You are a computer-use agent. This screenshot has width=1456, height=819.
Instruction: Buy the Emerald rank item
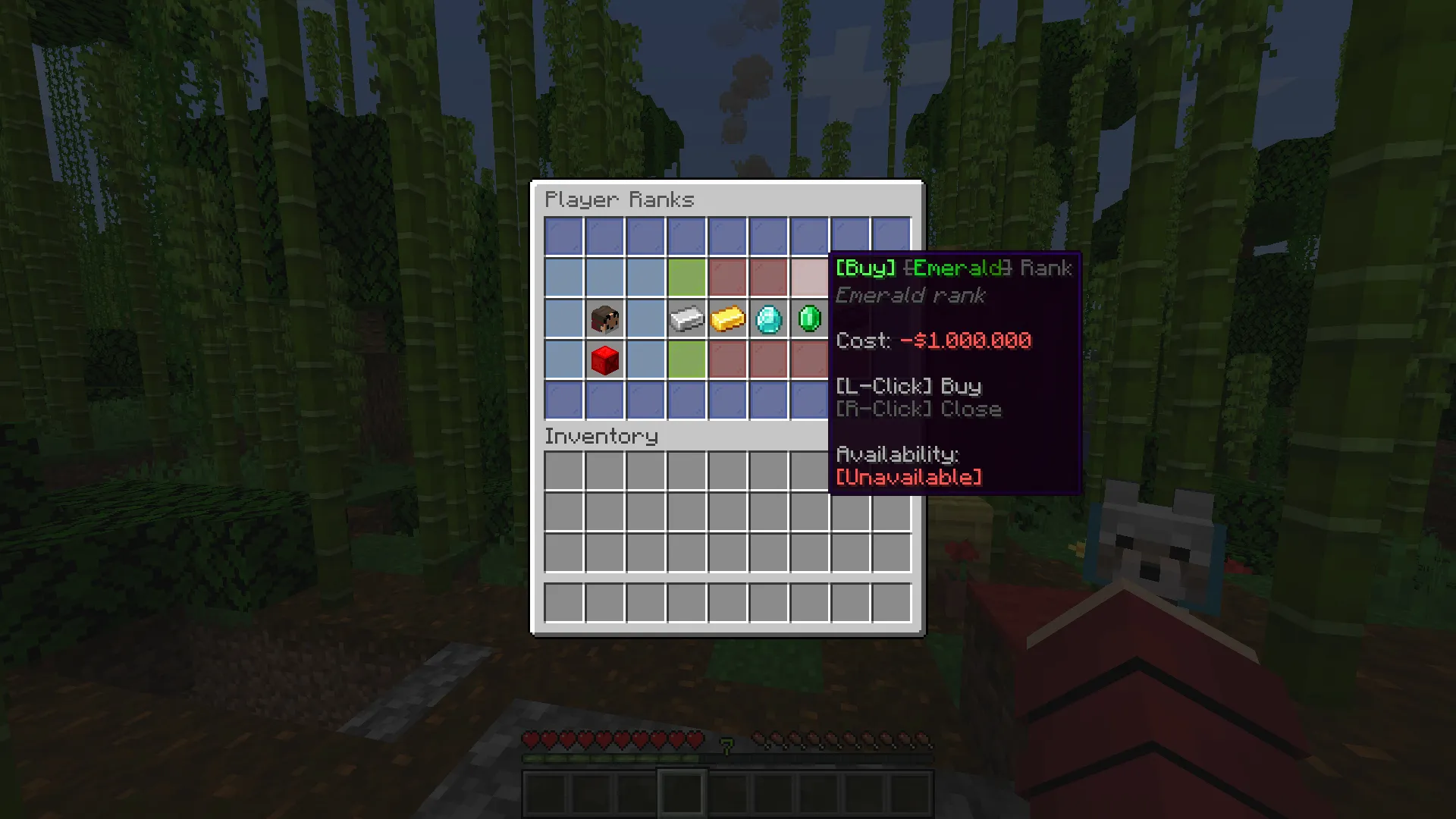pos(809,318)
